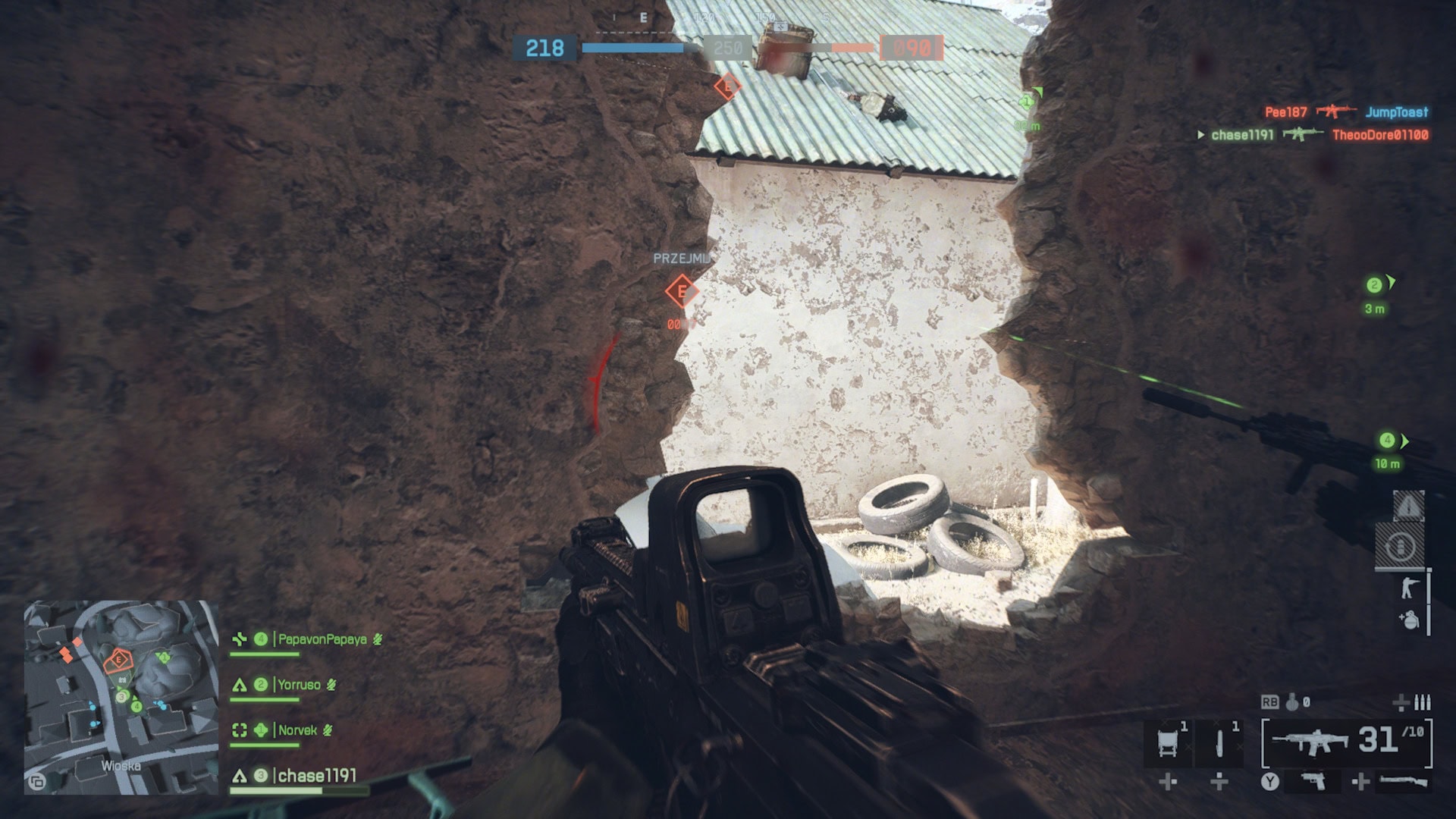Select the med-pen gadget icon
The image size is (1456, 819).
coord(1219,742)
